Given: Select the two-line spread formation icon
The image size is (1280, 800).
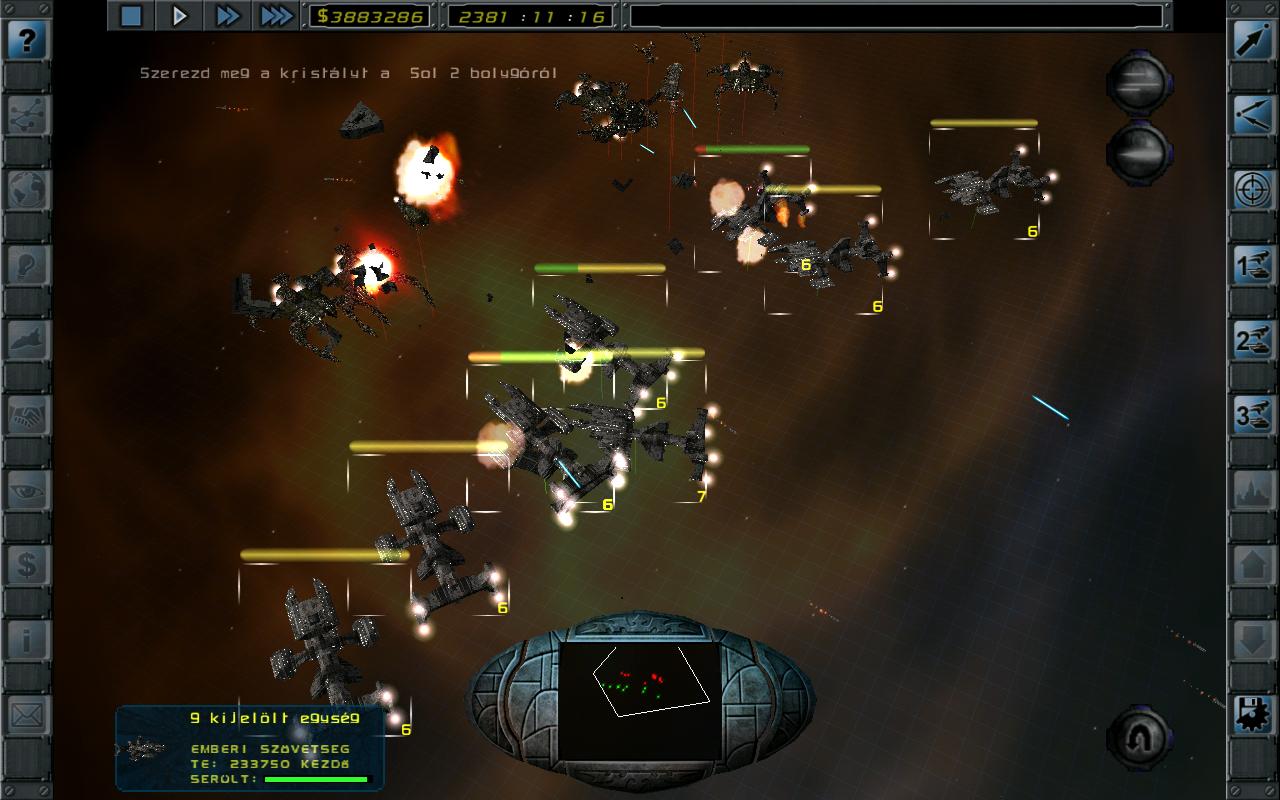Looking at the screenshot, I should [x=1252, y=116].
